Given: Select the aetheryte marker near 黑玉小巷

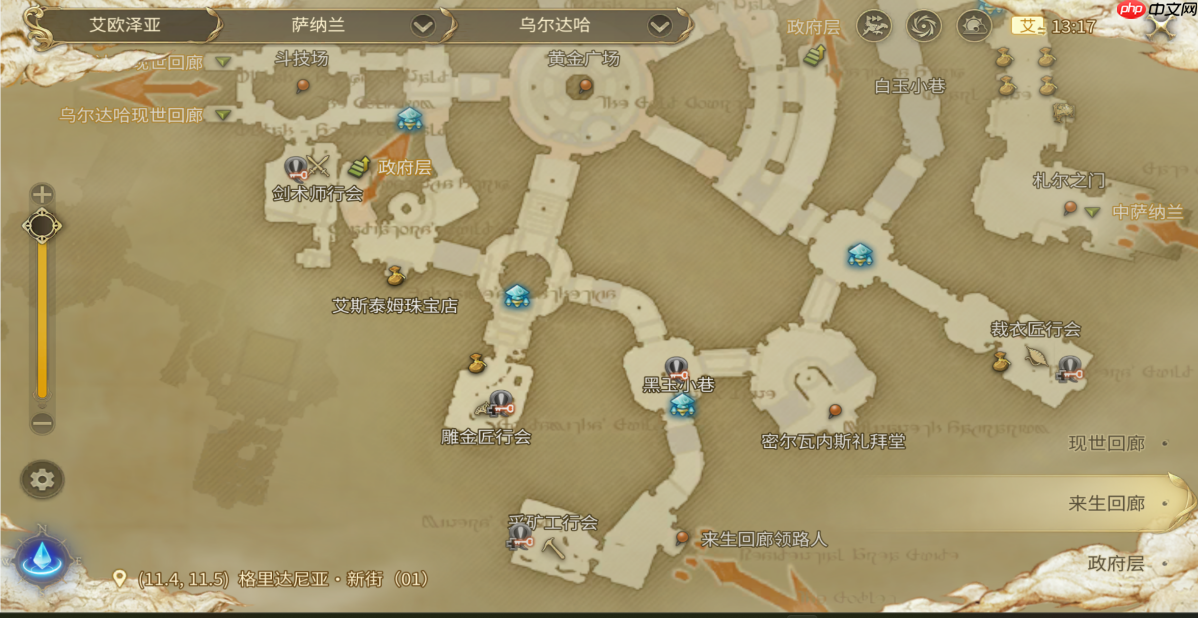Looking at the screenshot, I should click(x=682, y=406).
